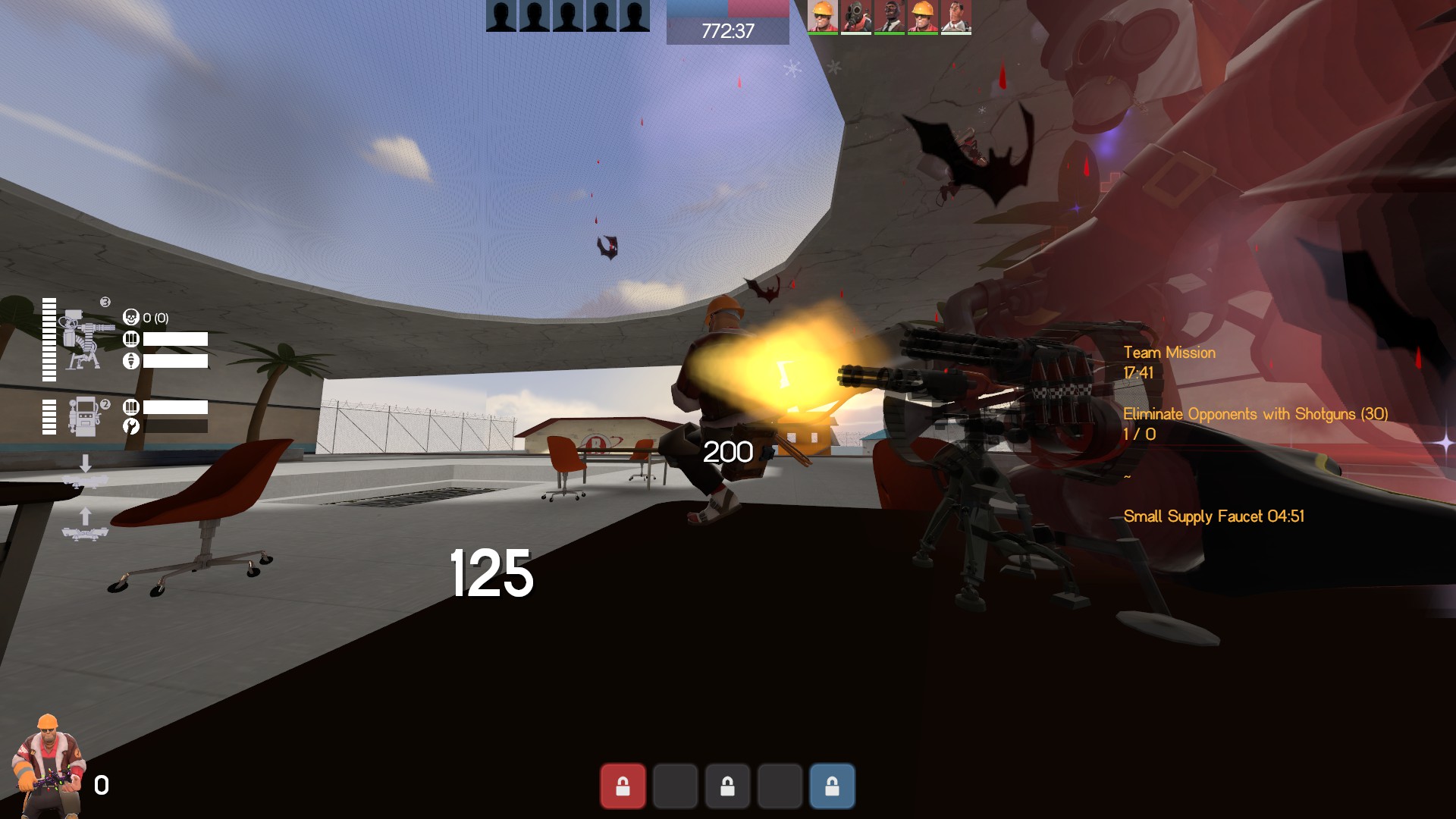The height and width of the screenshot is (819, 1456).
Task: Select the Eliminate Opponents with Shotguns objective
Action: tap(1255, 414)
